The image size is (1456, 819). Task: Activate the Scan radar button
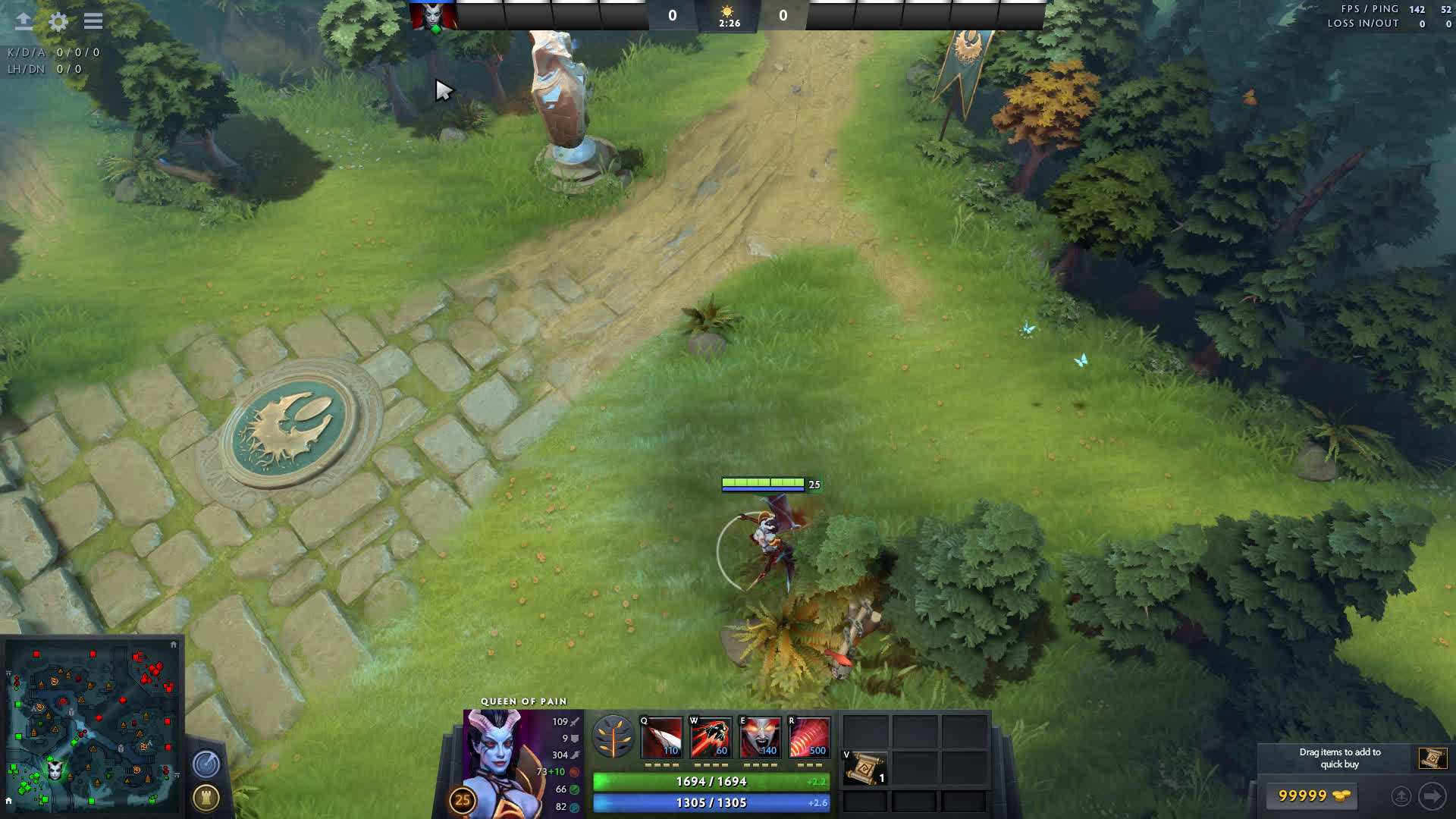pos(206,764)
